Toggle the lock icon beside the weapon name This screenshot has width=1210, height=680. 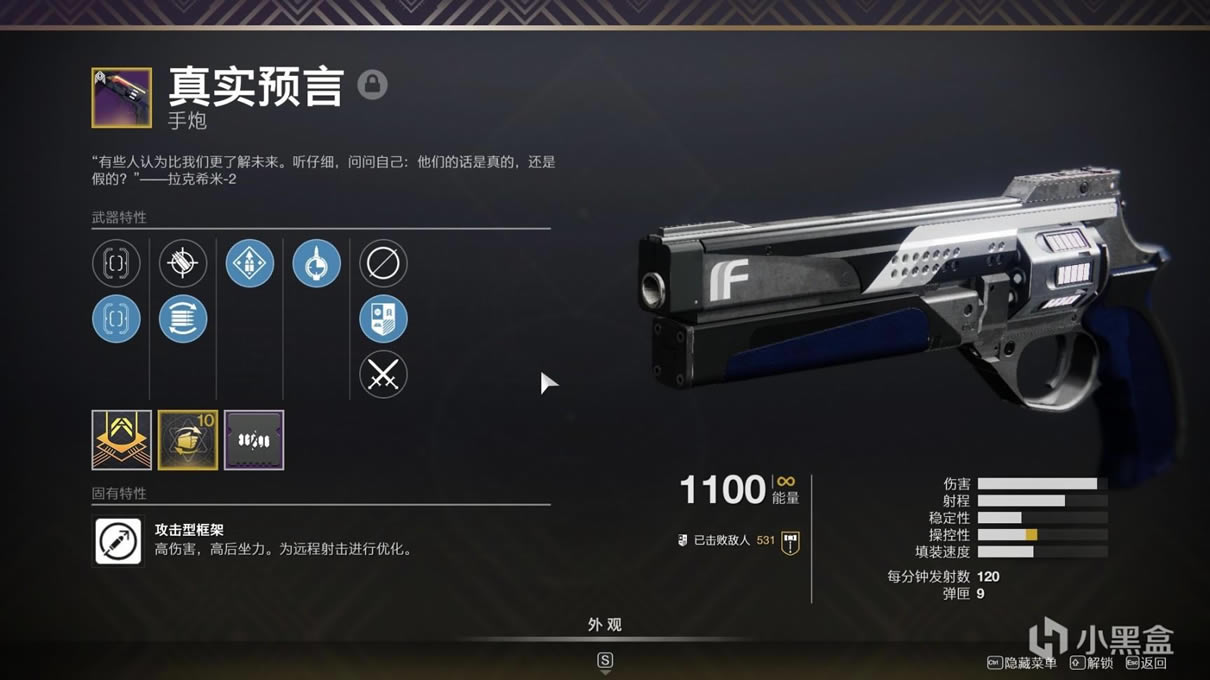tap(372, 84)
